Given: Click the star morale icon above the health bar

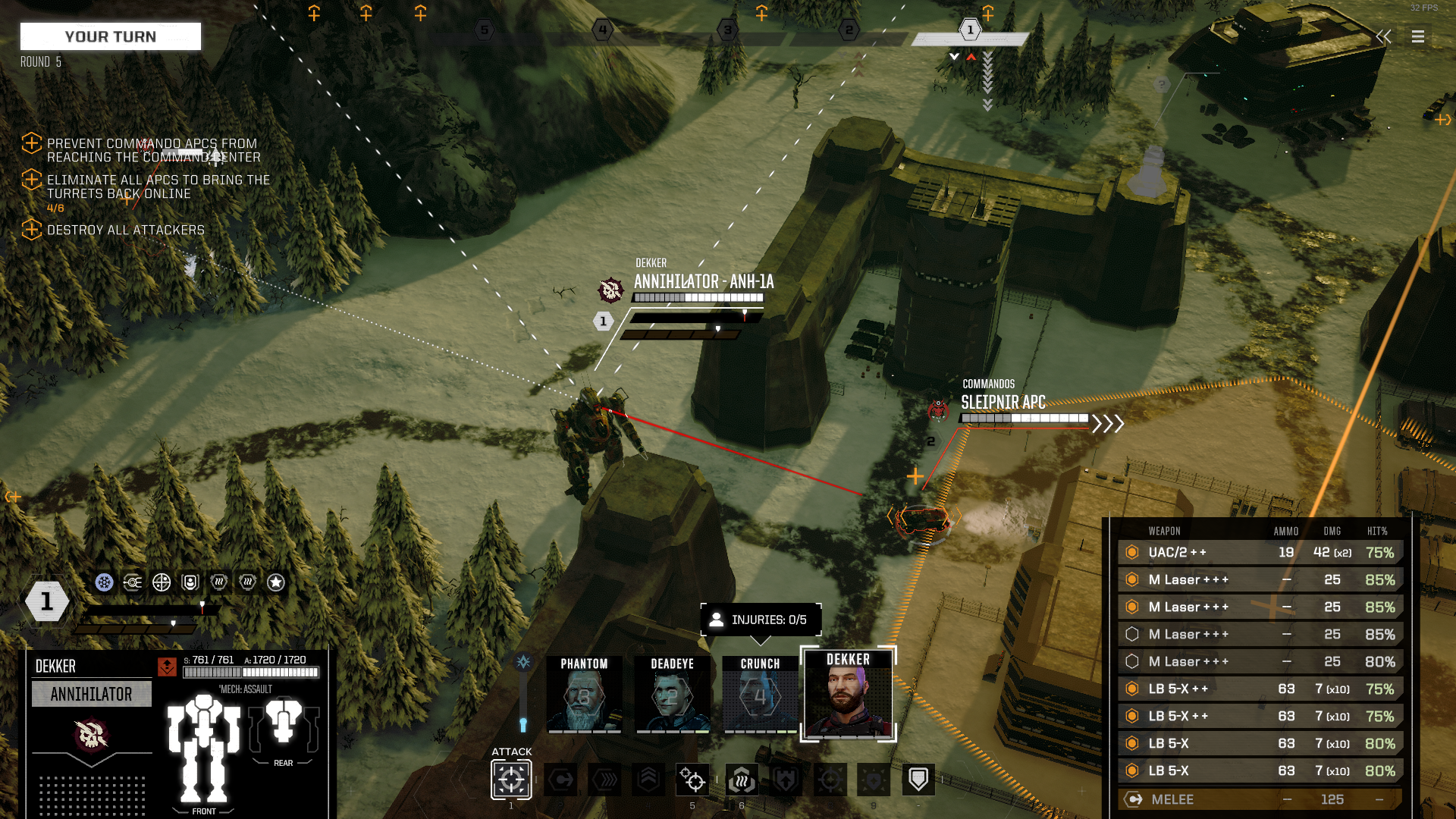Looking at the screenshot, I should (x=276, y=582).
